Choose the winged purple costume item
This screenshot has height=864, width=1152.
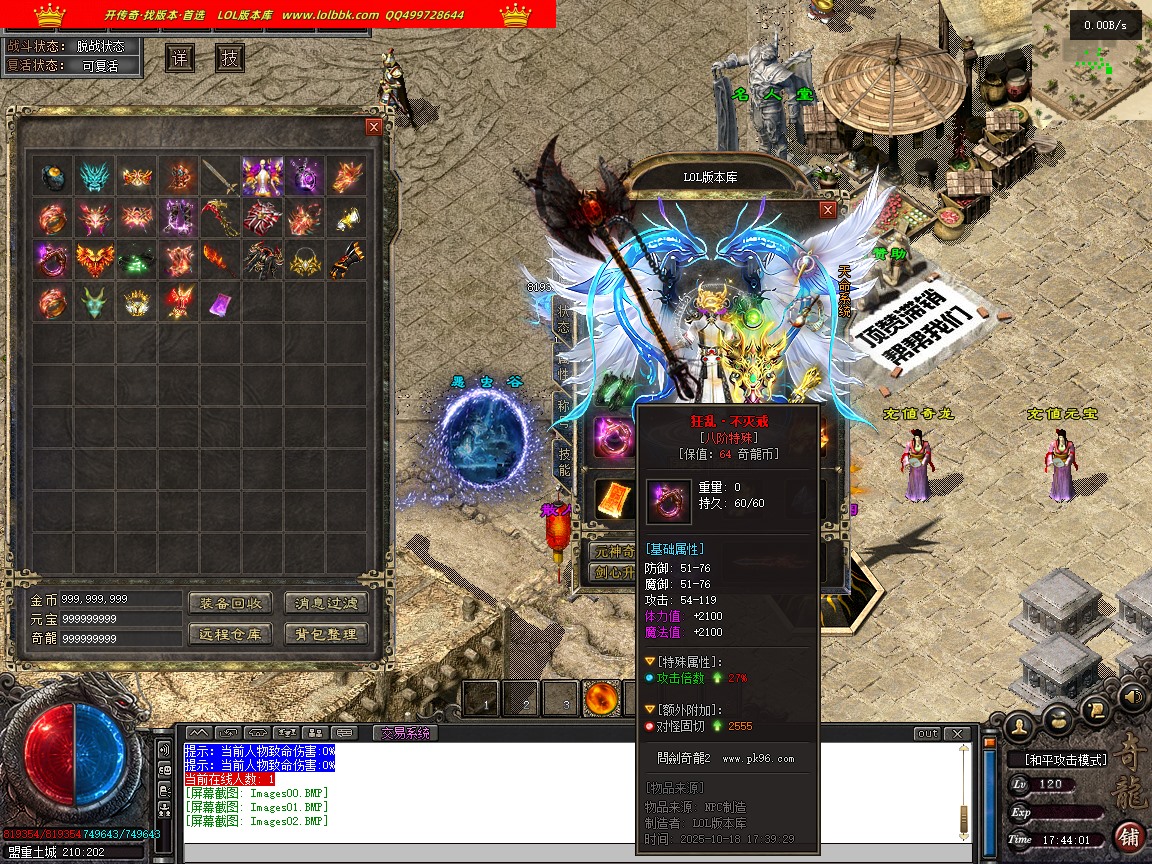tap(262, 177)
